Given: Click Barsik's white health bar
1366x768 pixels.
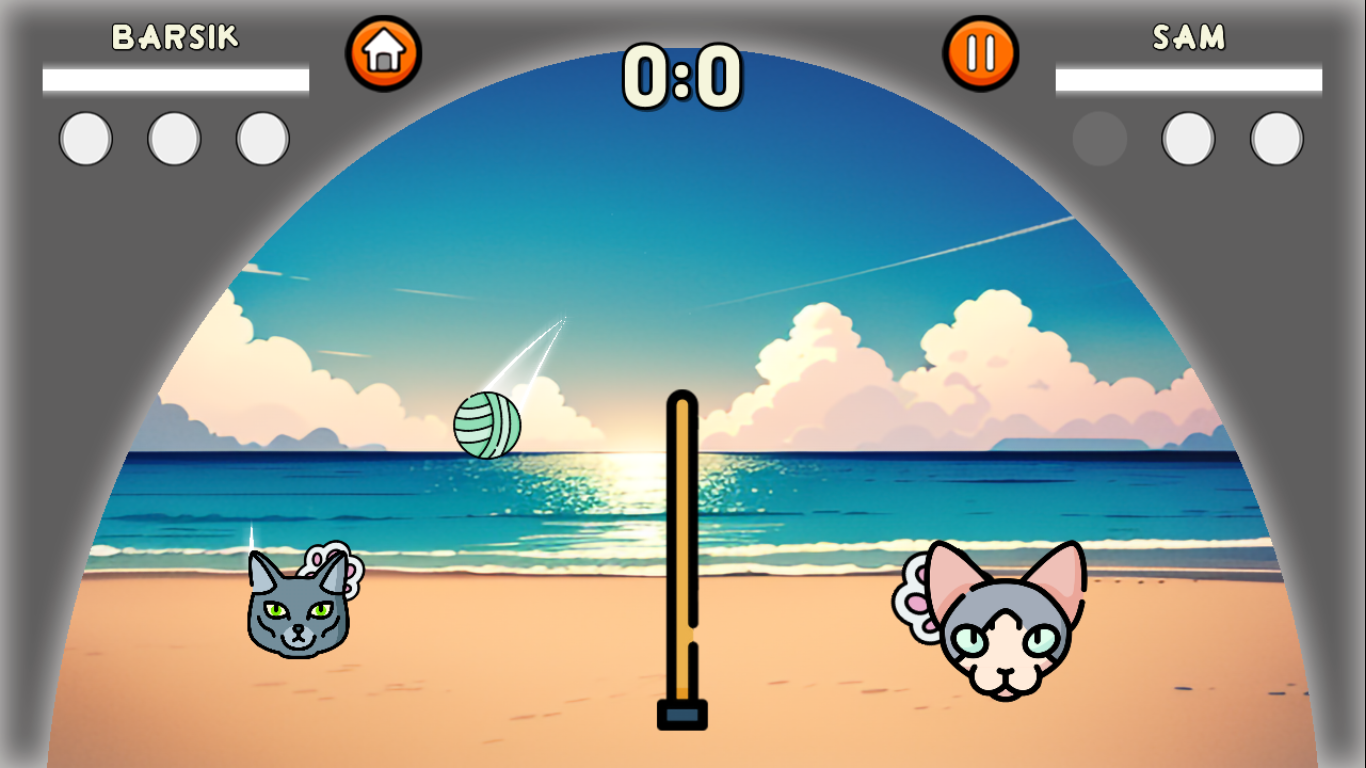Looking at the screenshot, I should click(x=176, y=77).
